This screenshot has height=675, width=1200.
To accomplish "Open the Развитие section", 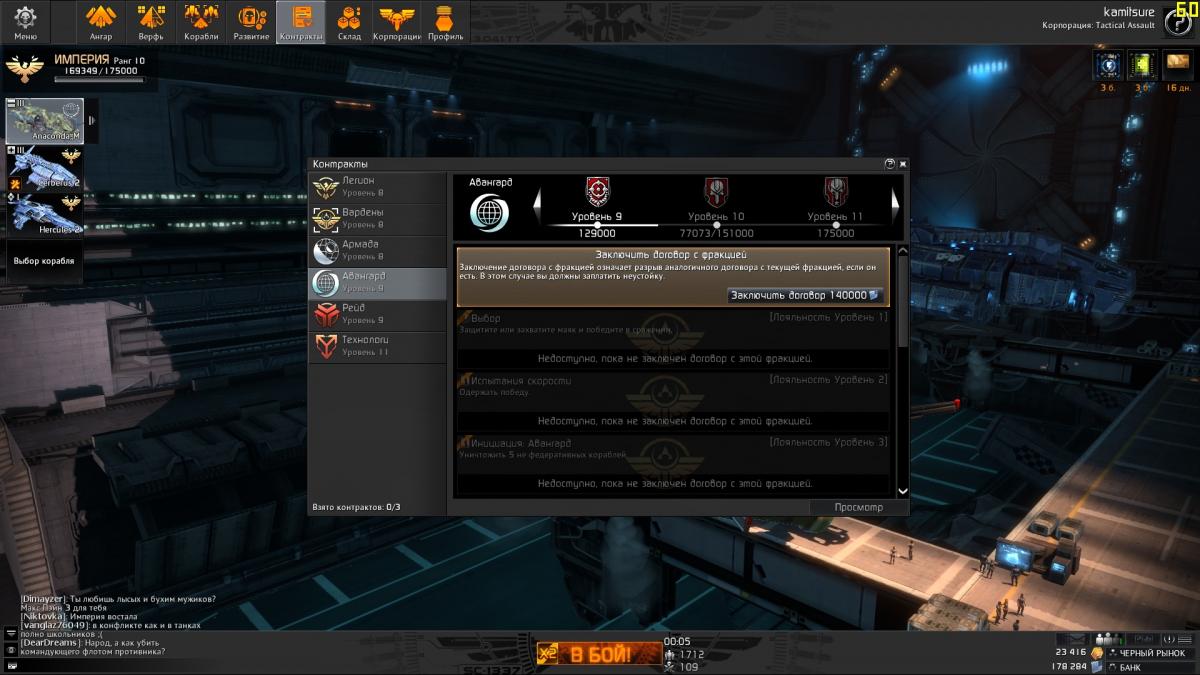I will click(251, 21).
